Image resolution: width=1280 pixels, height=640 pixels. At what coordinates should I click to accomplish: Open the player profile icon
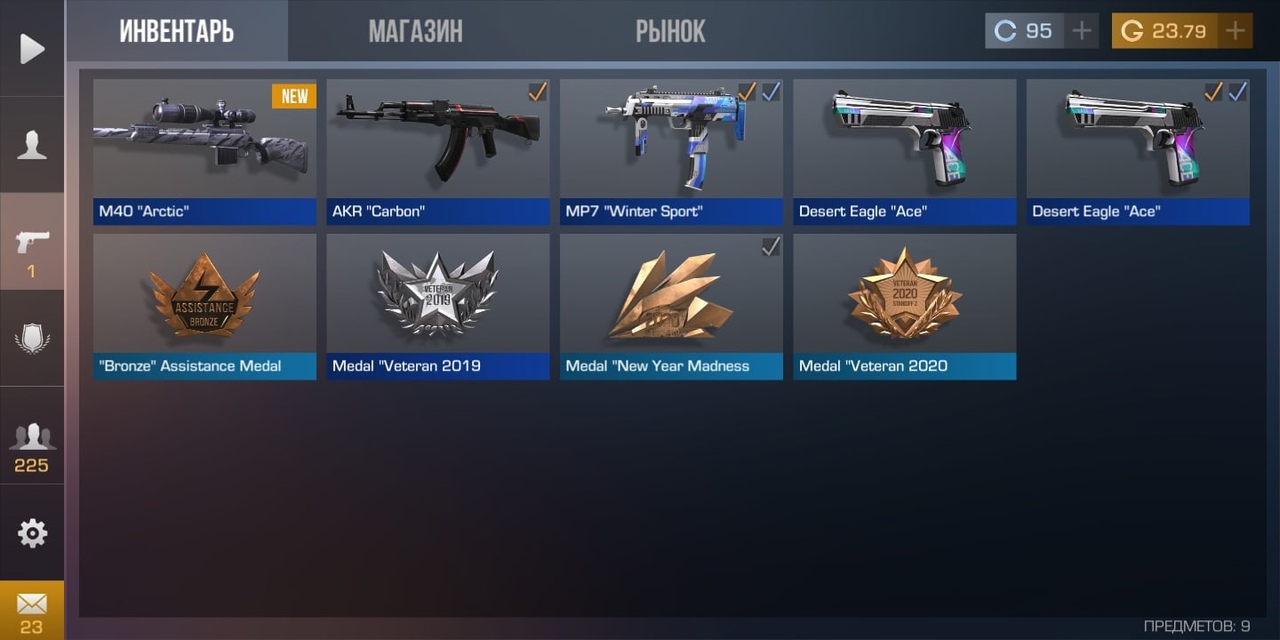(x=32, y=145)
